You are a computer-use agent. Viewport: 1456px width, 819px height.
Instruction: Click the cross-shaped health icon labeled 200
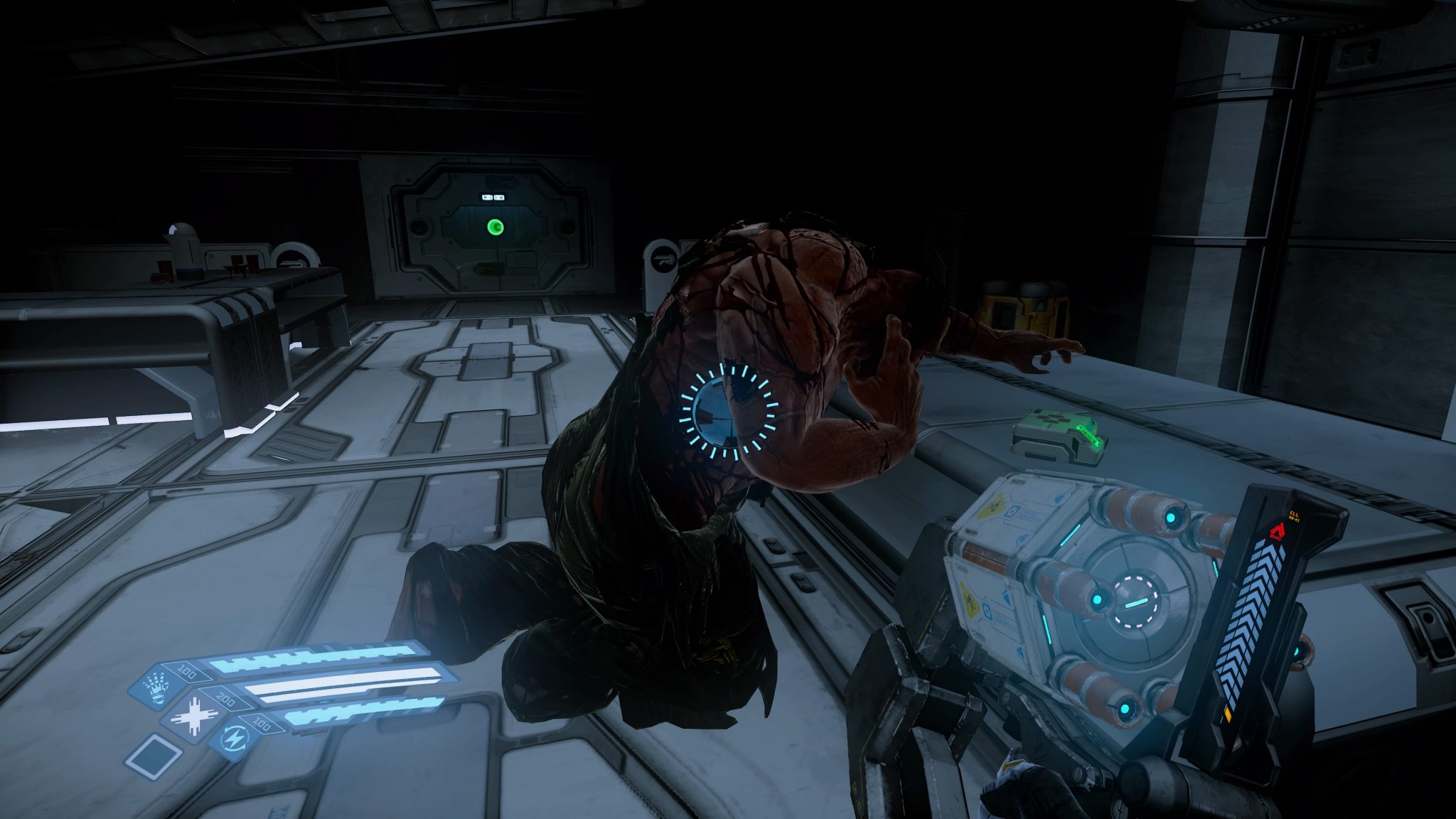tap(194, 715)
